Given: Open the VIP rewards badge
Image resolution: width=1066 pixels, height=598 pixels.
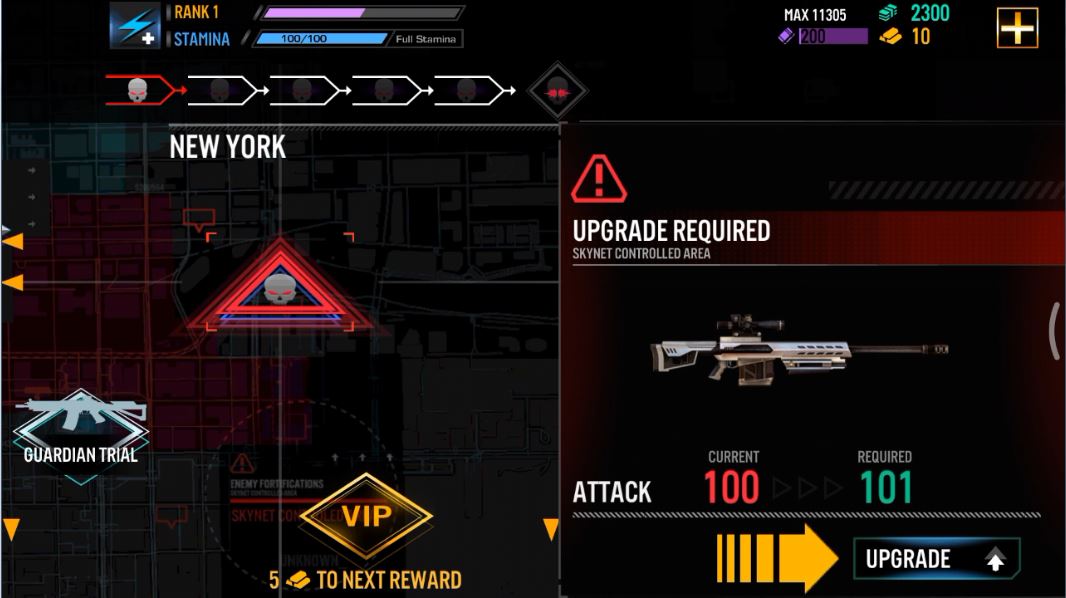Looking at the screenshot, I should coord(366,516).
